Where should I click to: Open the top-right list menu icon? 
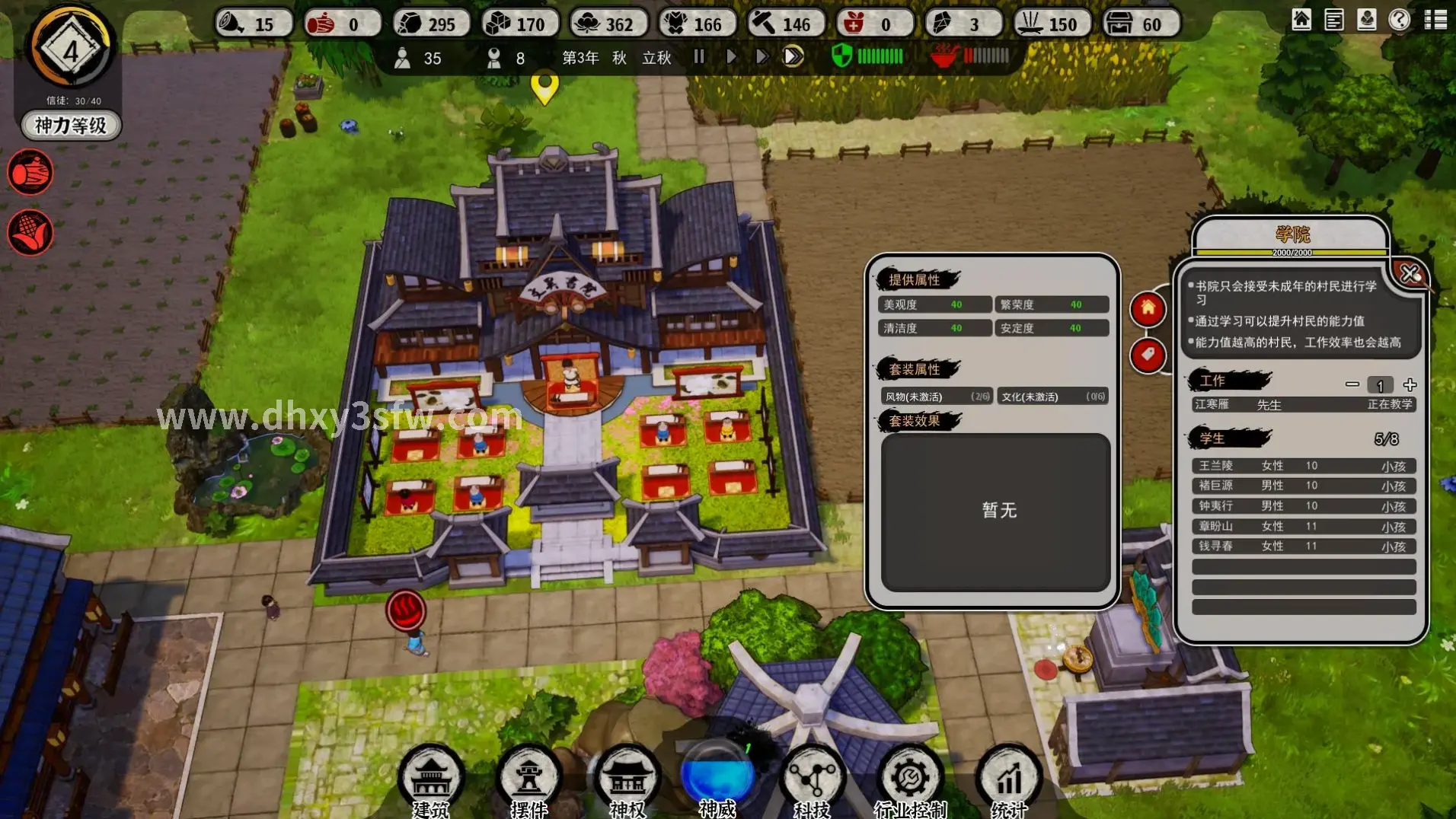click(x=1435, y=20)
